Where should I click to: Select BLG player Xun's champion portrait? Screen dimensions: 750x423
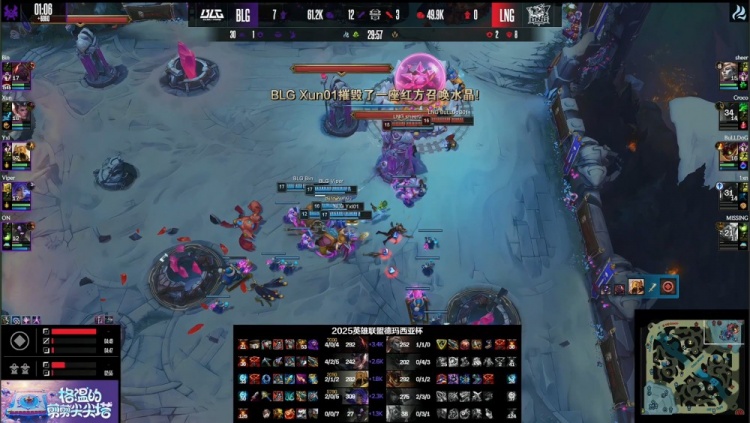pos(18,113)
